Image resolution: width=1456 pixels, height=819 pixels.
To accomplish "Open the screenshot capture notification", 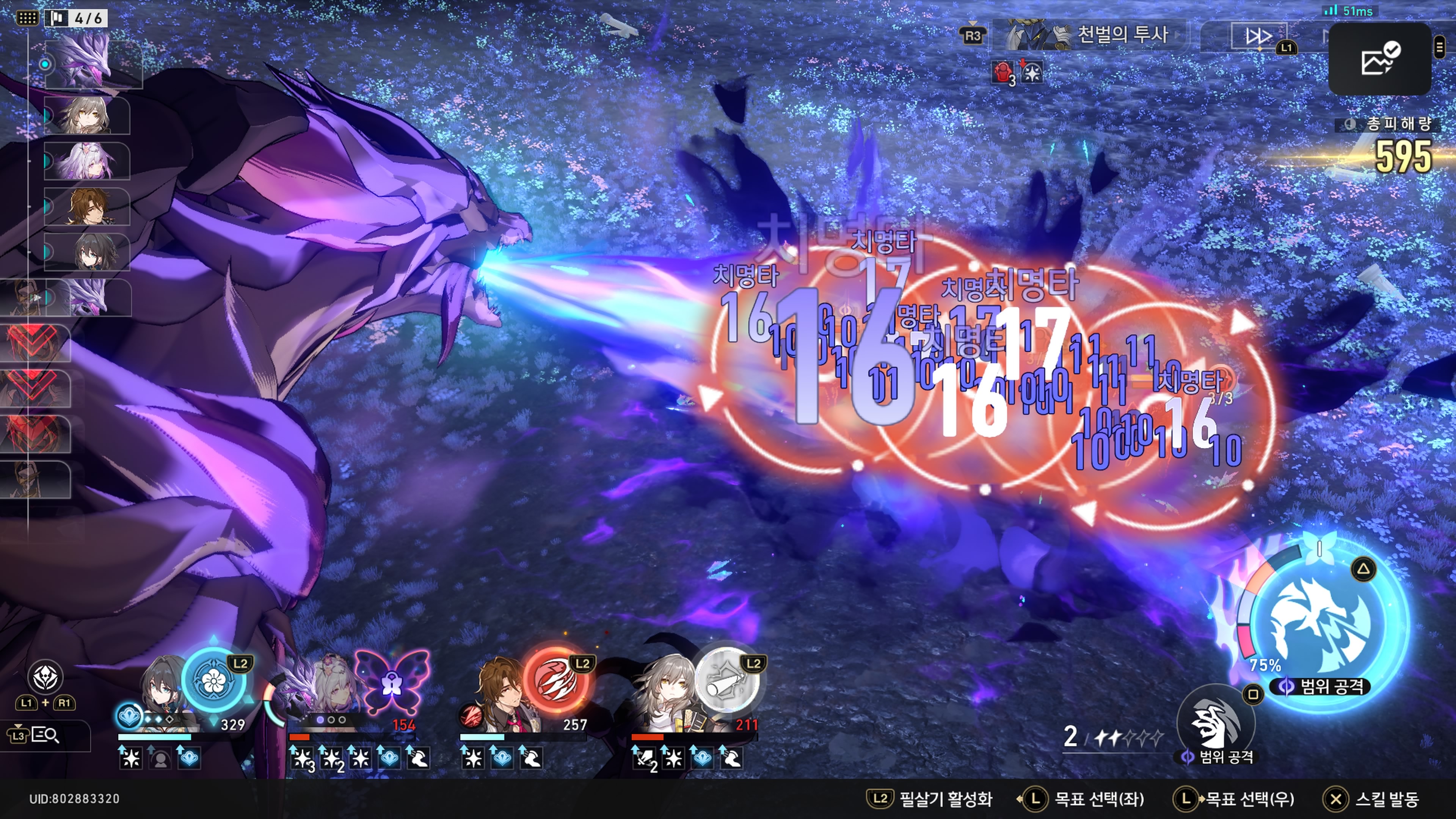I will click(1379, 59).
